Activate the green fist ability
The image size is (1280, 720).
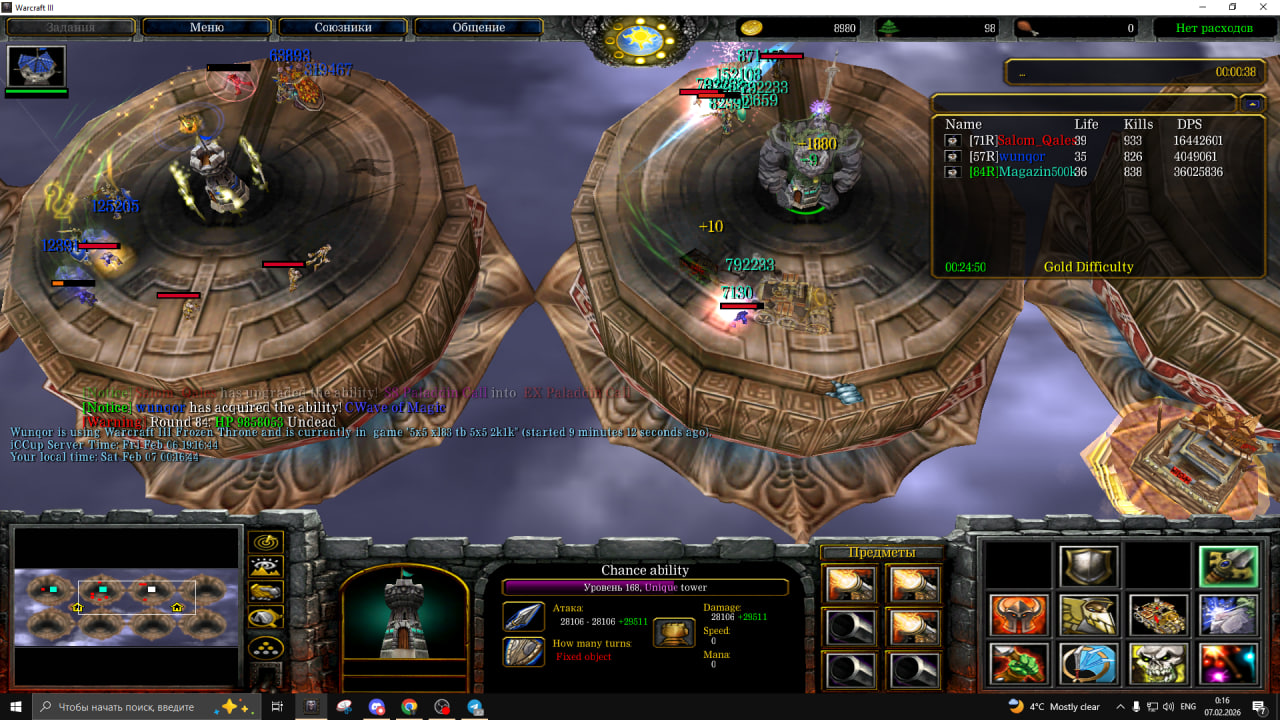click(x=1019, y=664)
